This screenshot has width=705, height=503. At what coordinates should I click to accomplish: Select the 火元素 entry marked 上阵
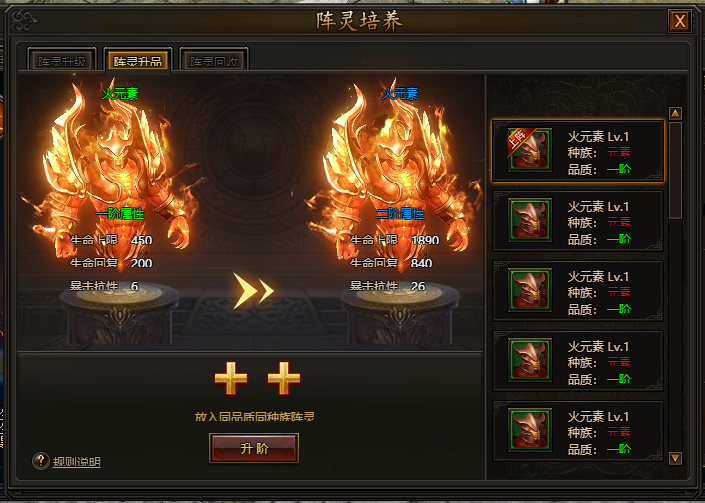pyautogui.click(x=577, y=151)
